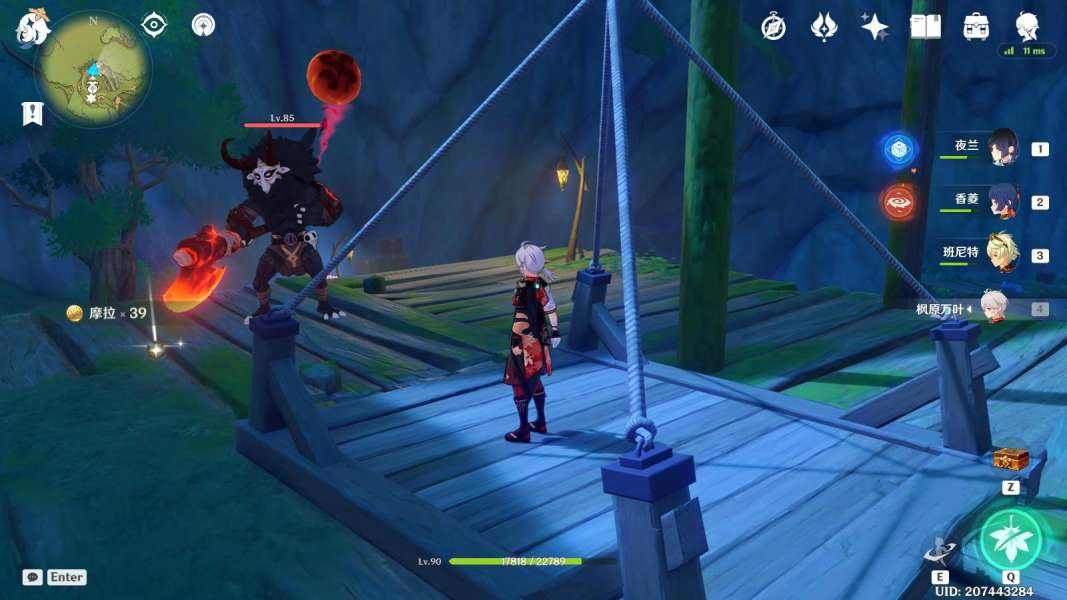
Task: Open the quest log exclamation icon
Action: pos(32,113)
